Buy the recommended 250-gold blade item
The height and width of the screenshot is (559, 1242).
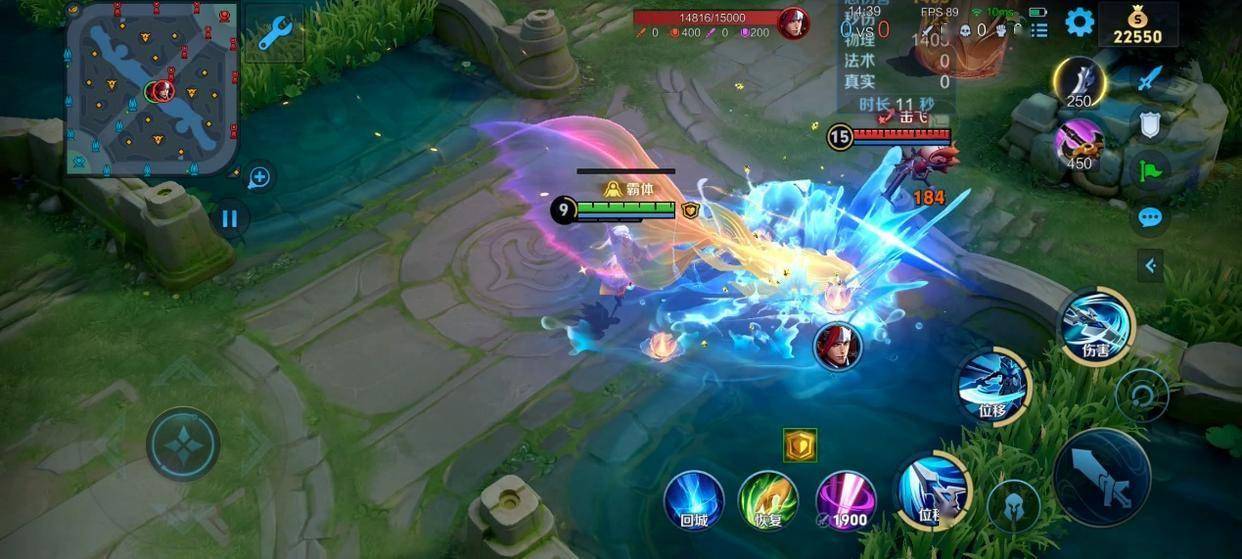click(x=1079, y=83)
